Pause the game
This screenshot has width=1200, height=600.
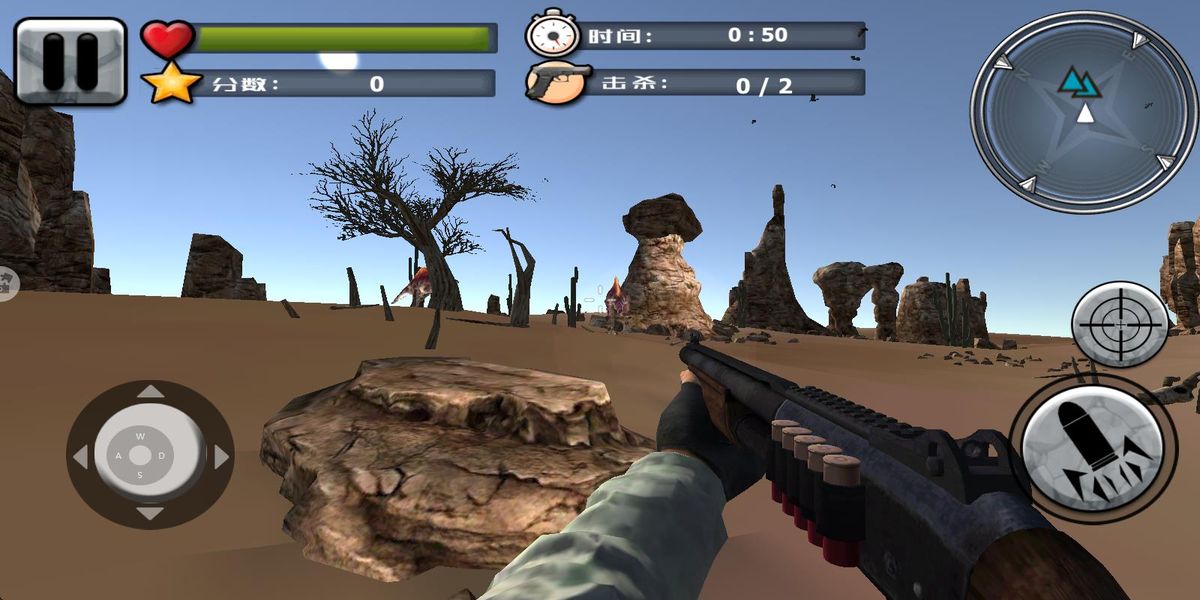[x=70, y=61]
